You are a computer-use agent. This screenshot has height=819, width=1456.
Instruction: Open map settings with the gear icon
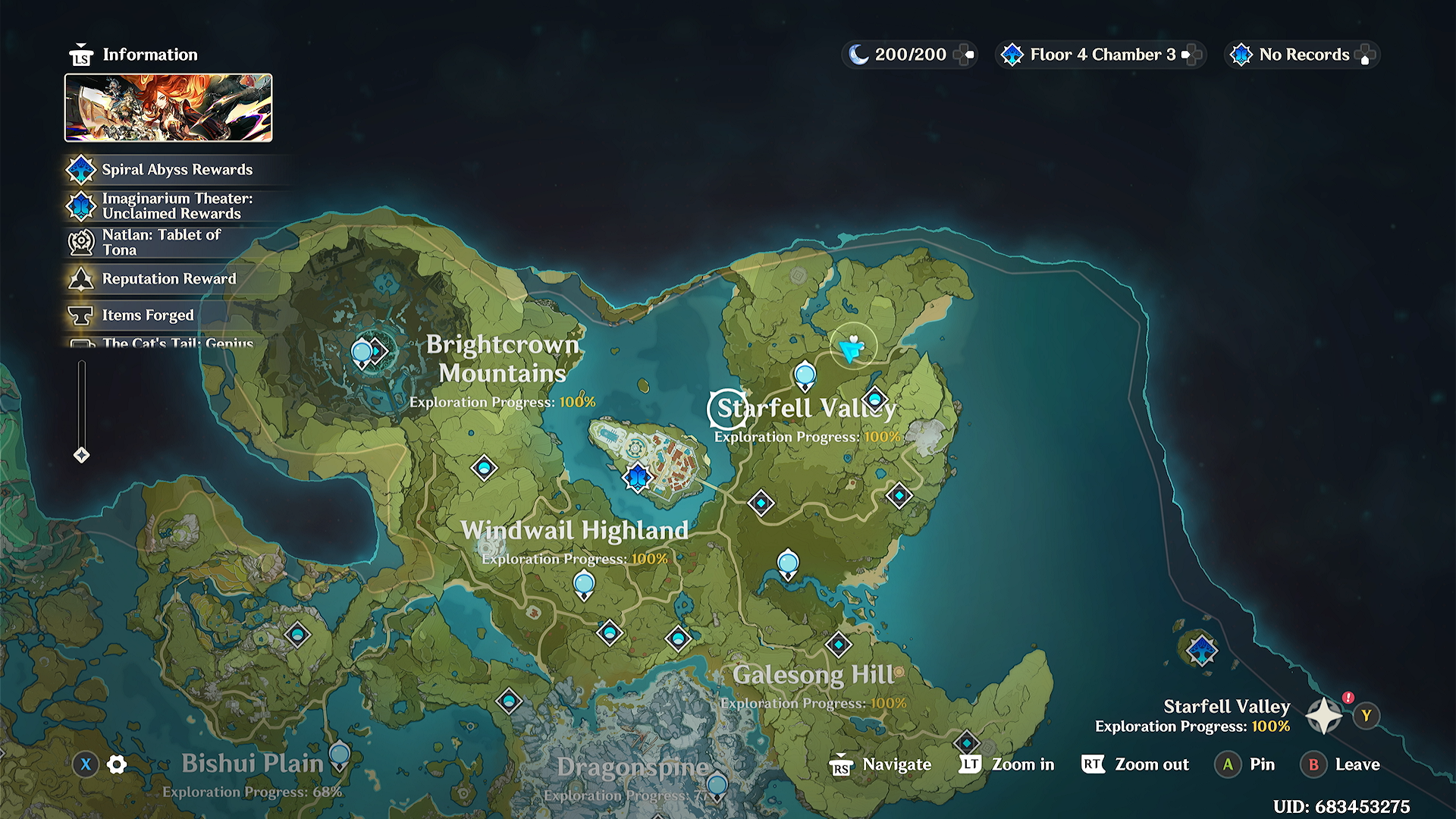pos(117,764)
